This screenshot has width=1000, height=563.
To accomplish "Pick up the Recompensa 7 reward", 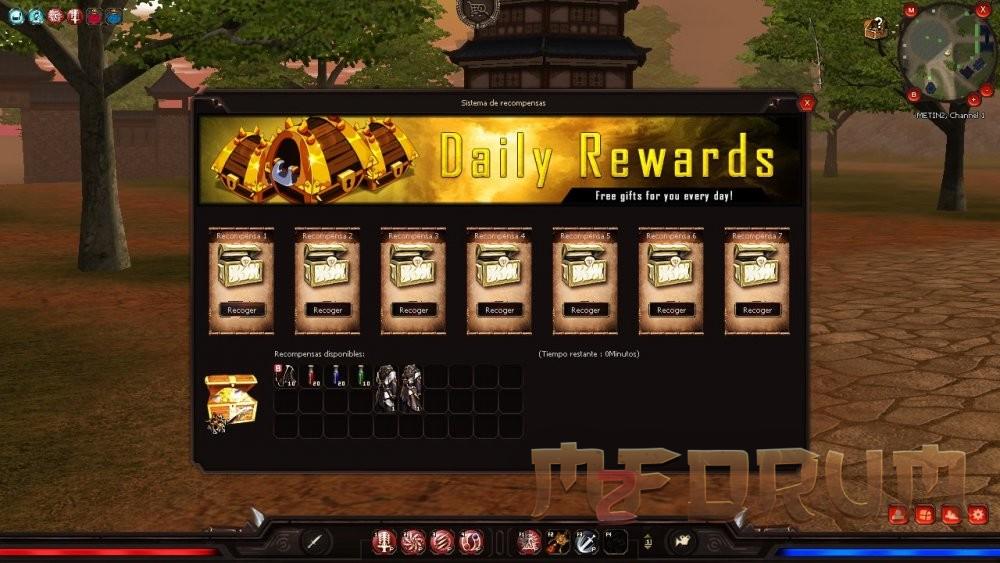I will (x=757, y=310).
